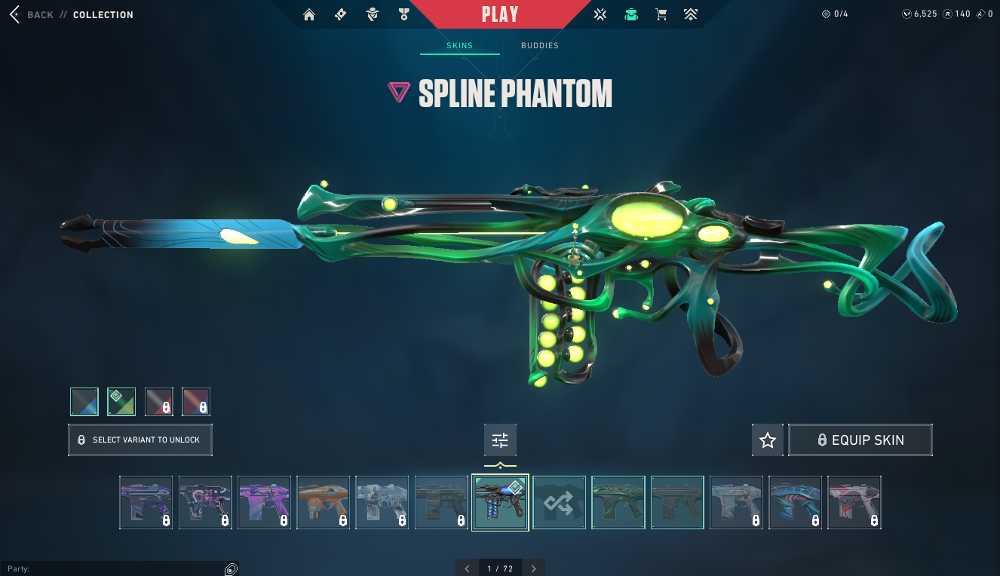Choose the green variant swatch
Screen dimensions: 1000x576
(121, 402)
